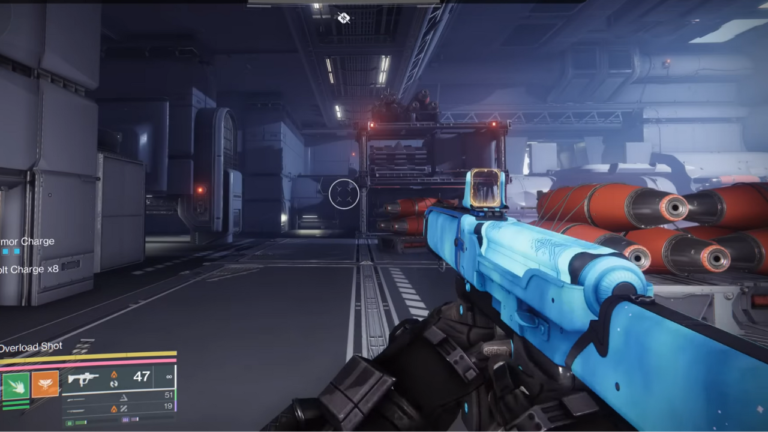
Task: Choose the third weapon row with solar icon
Action: click(x=119, y=407)
